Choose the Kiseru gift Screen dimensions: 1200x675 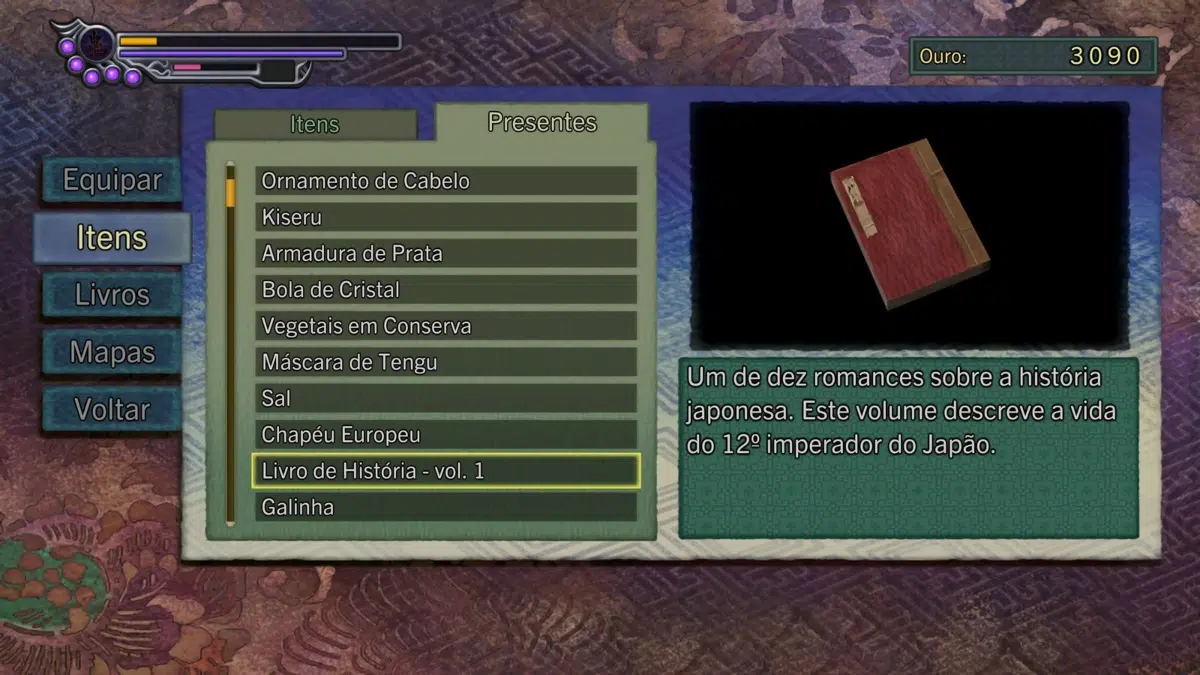coord(445,217)
